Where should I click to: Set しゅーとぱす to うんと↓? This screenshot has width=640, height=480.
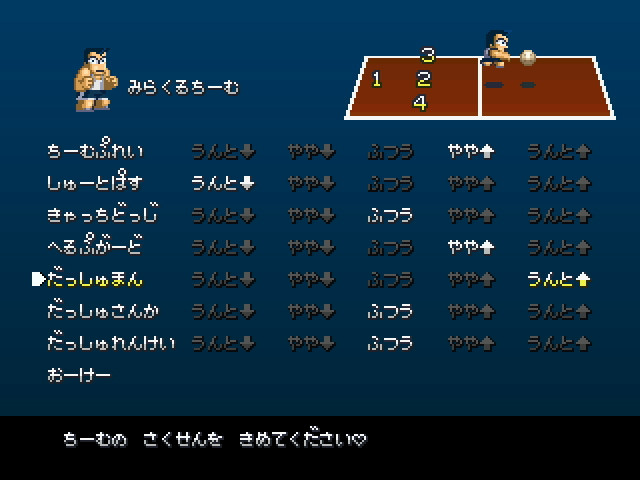tap(222, 184)
